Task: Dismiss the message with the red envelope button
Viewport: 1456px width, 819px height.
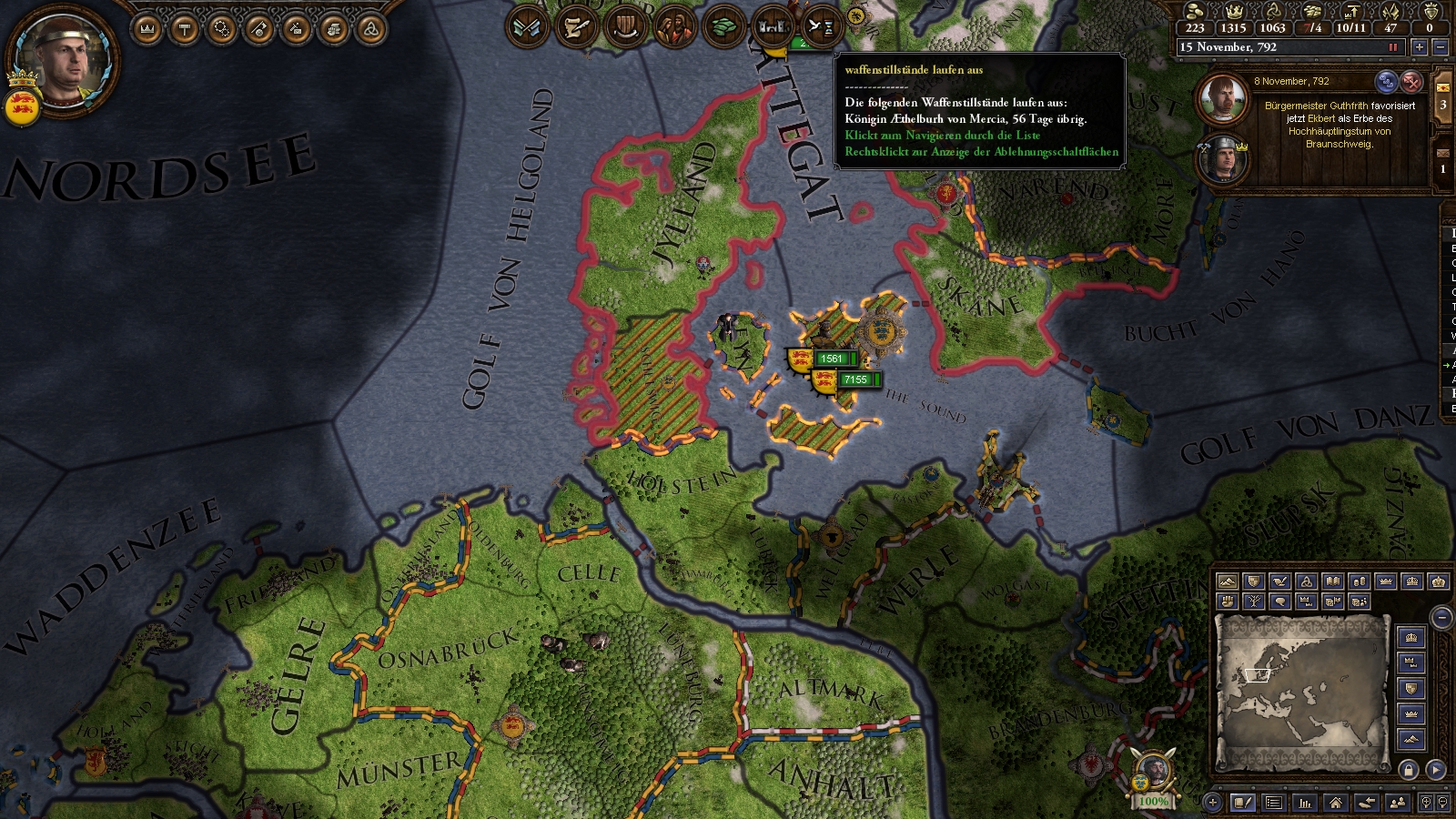Action: coord(1411,82)
